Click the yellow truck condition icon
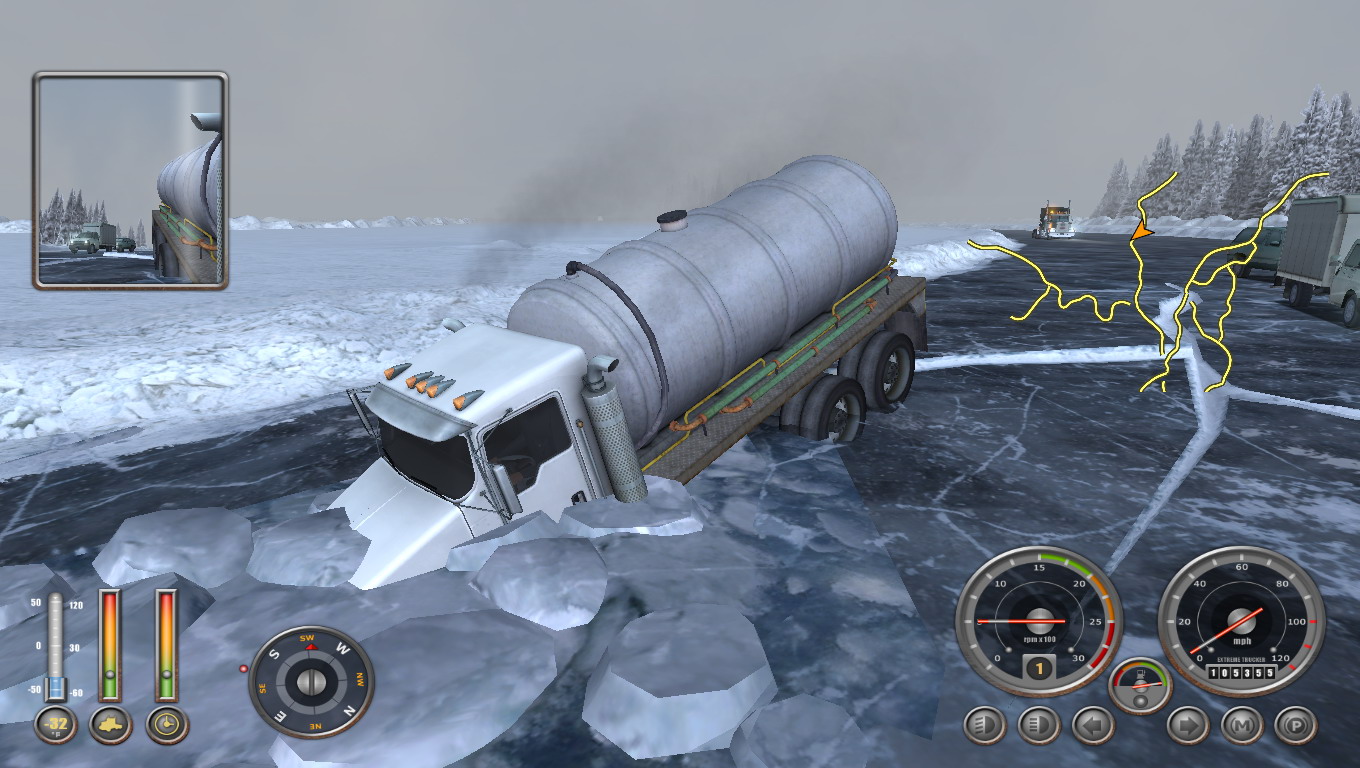 click(110, 724)
